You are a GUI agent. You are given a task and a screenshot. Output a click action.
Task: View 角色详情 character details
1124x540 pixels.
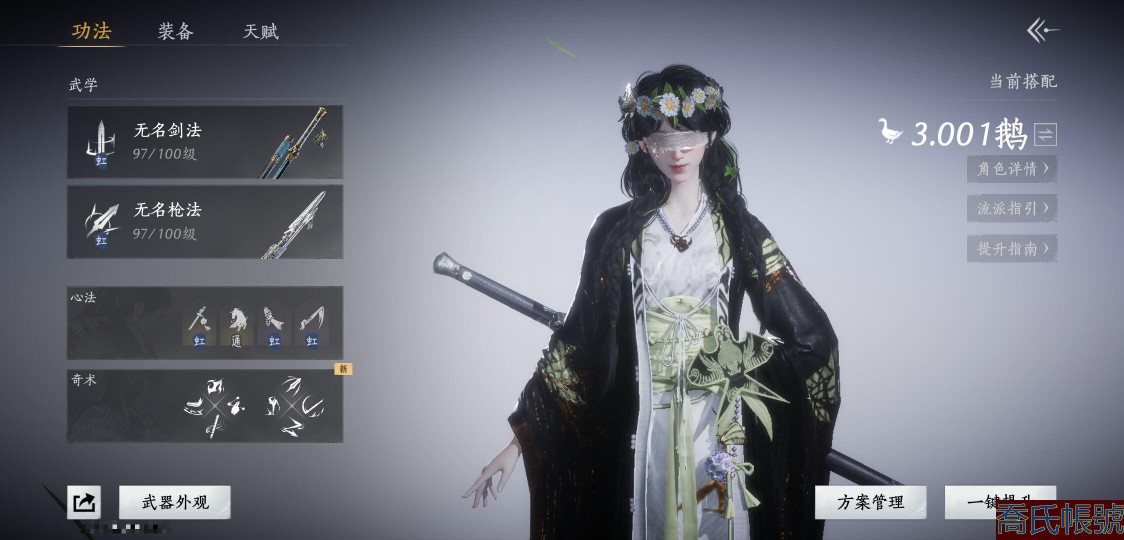tap(1012, 169)
